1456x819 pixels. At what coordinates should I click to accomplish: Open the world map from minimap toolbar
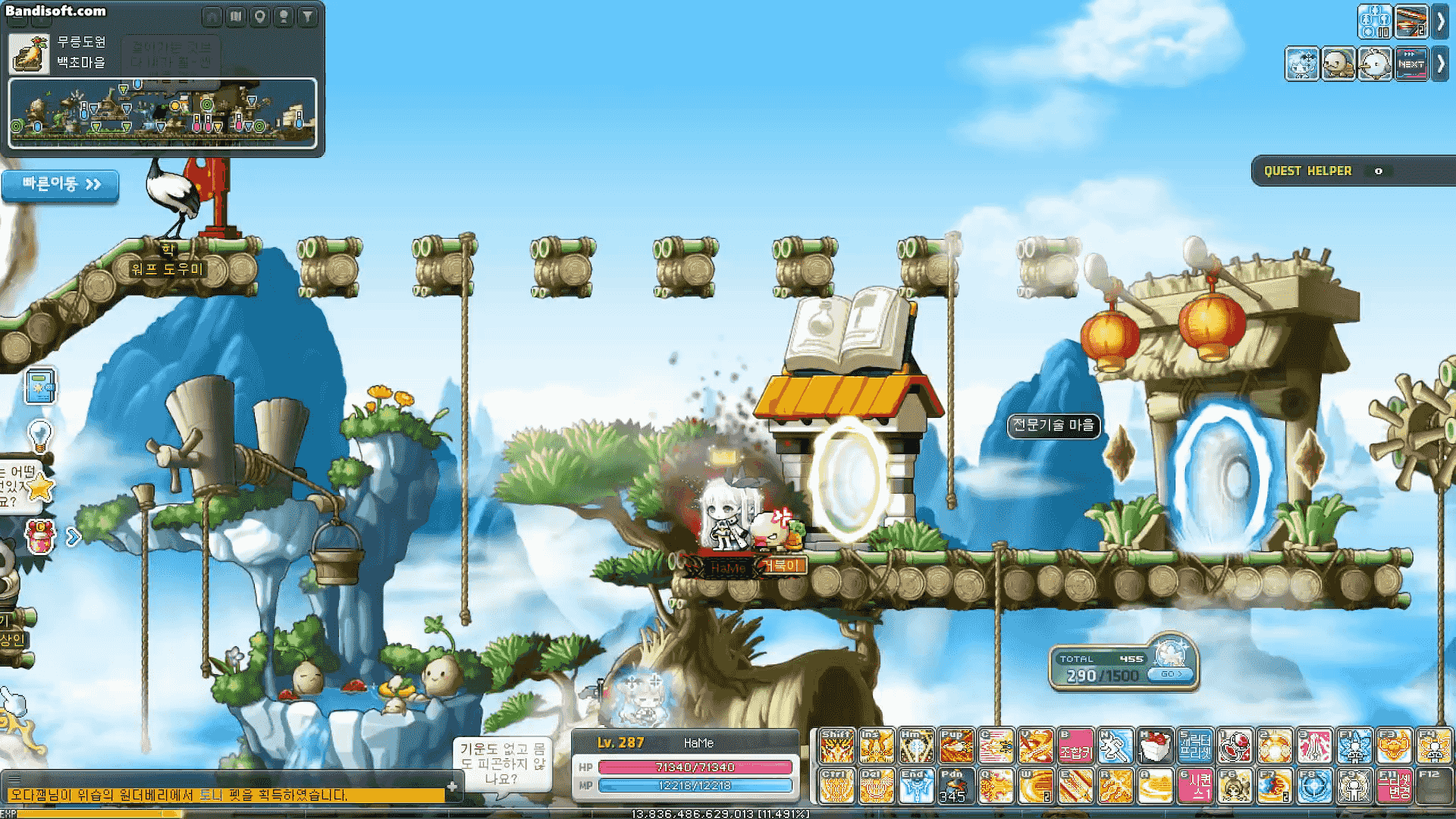[237, 16]
